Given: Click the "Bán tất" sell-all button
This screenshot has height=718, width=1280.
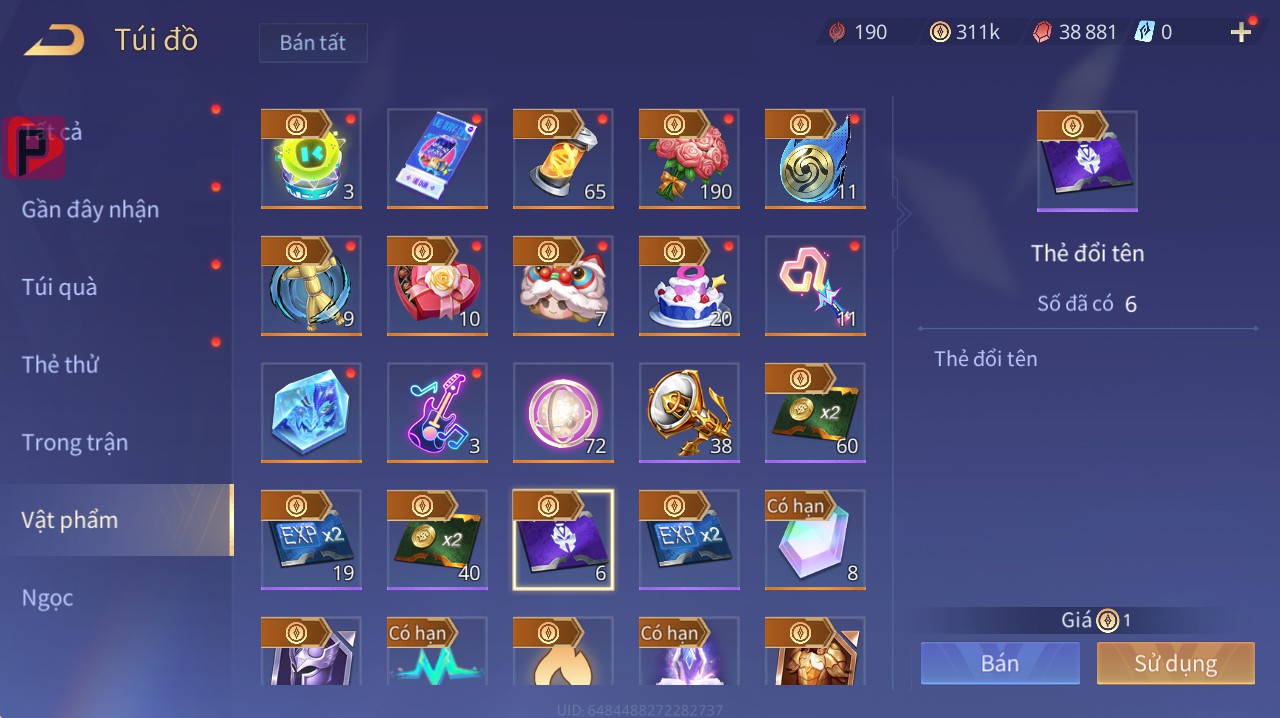Looking at the screenshot, I should click(x=313, y=43).
